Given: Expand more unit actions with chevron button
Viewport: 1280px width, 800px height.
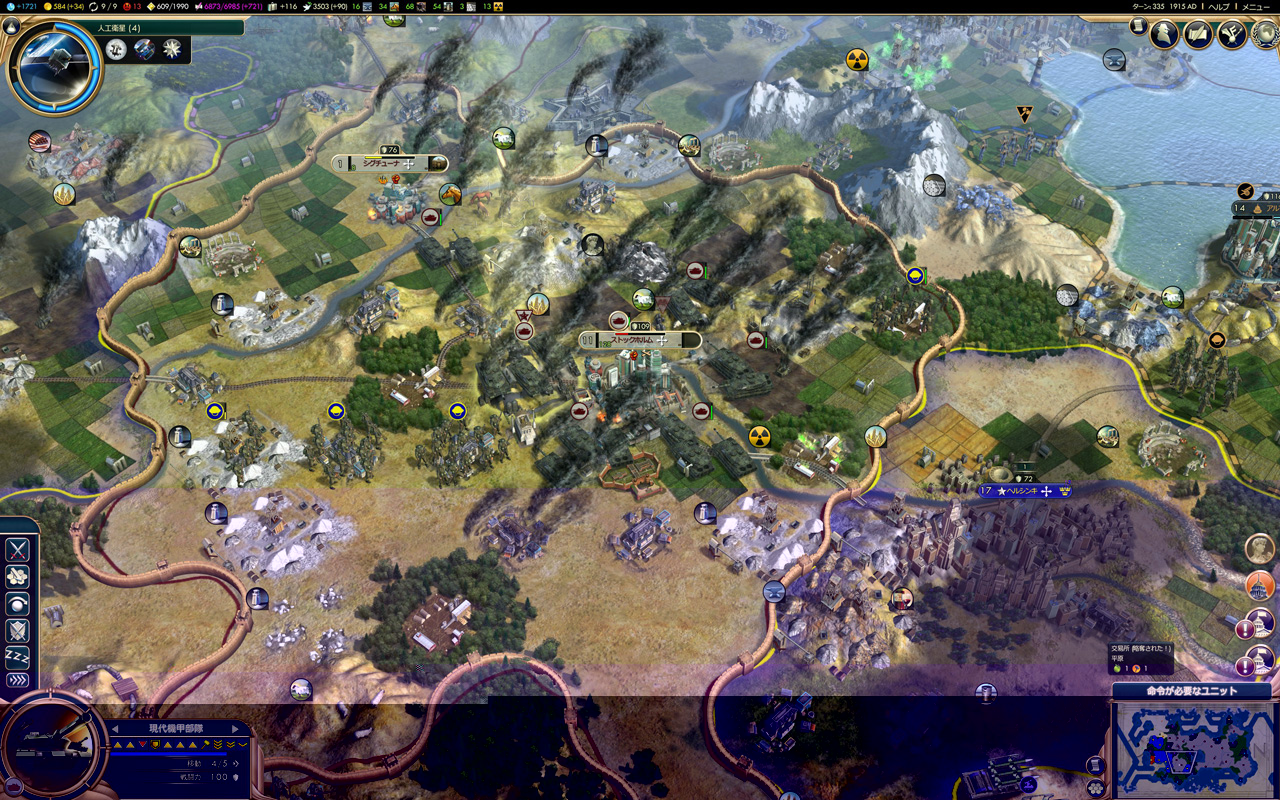Looking at the screenshot, I should pos(17,681).
